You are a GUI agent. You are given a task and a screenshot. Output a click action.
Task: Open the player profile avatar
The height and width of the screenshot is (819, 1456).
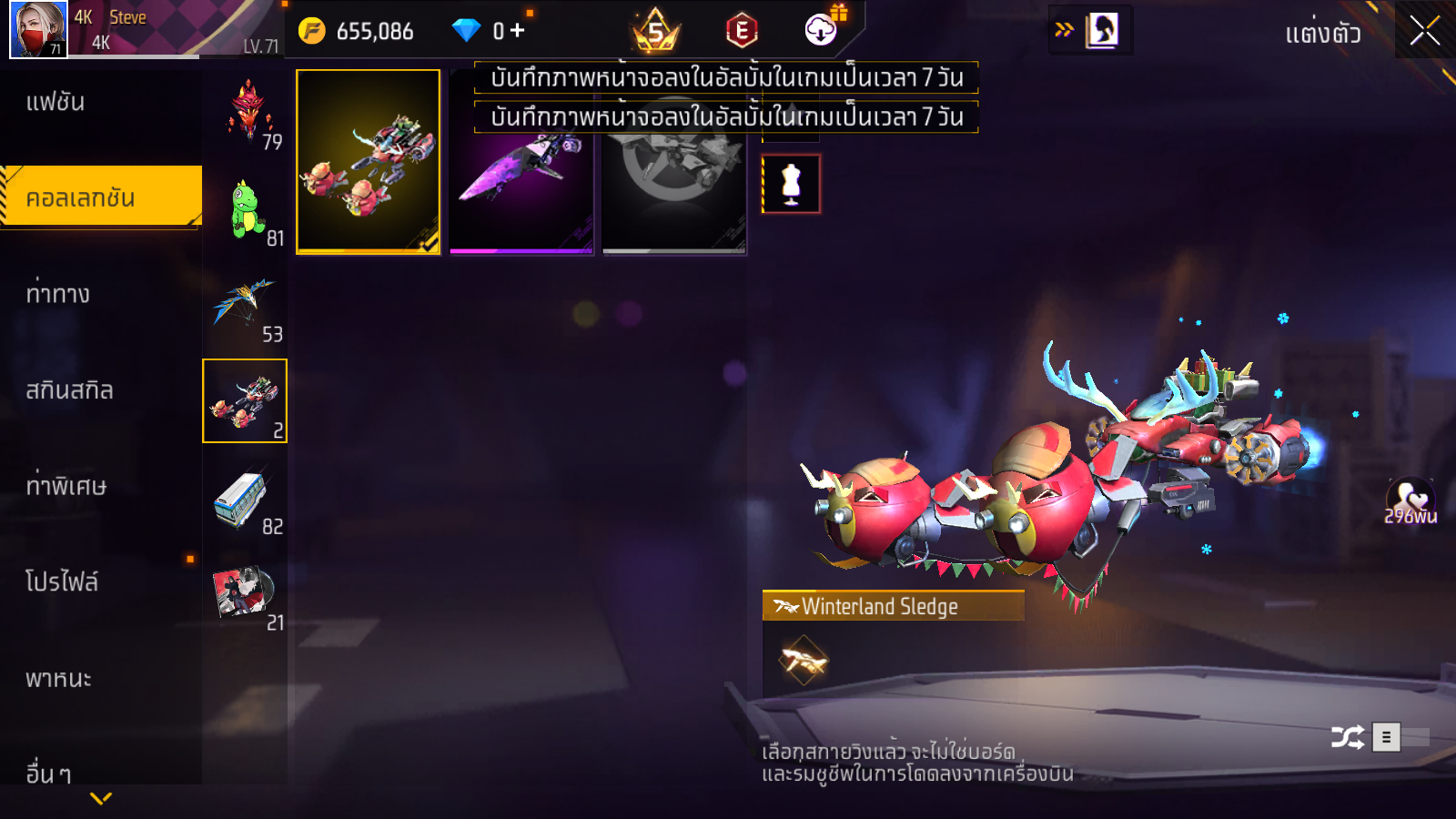point(38,29)
